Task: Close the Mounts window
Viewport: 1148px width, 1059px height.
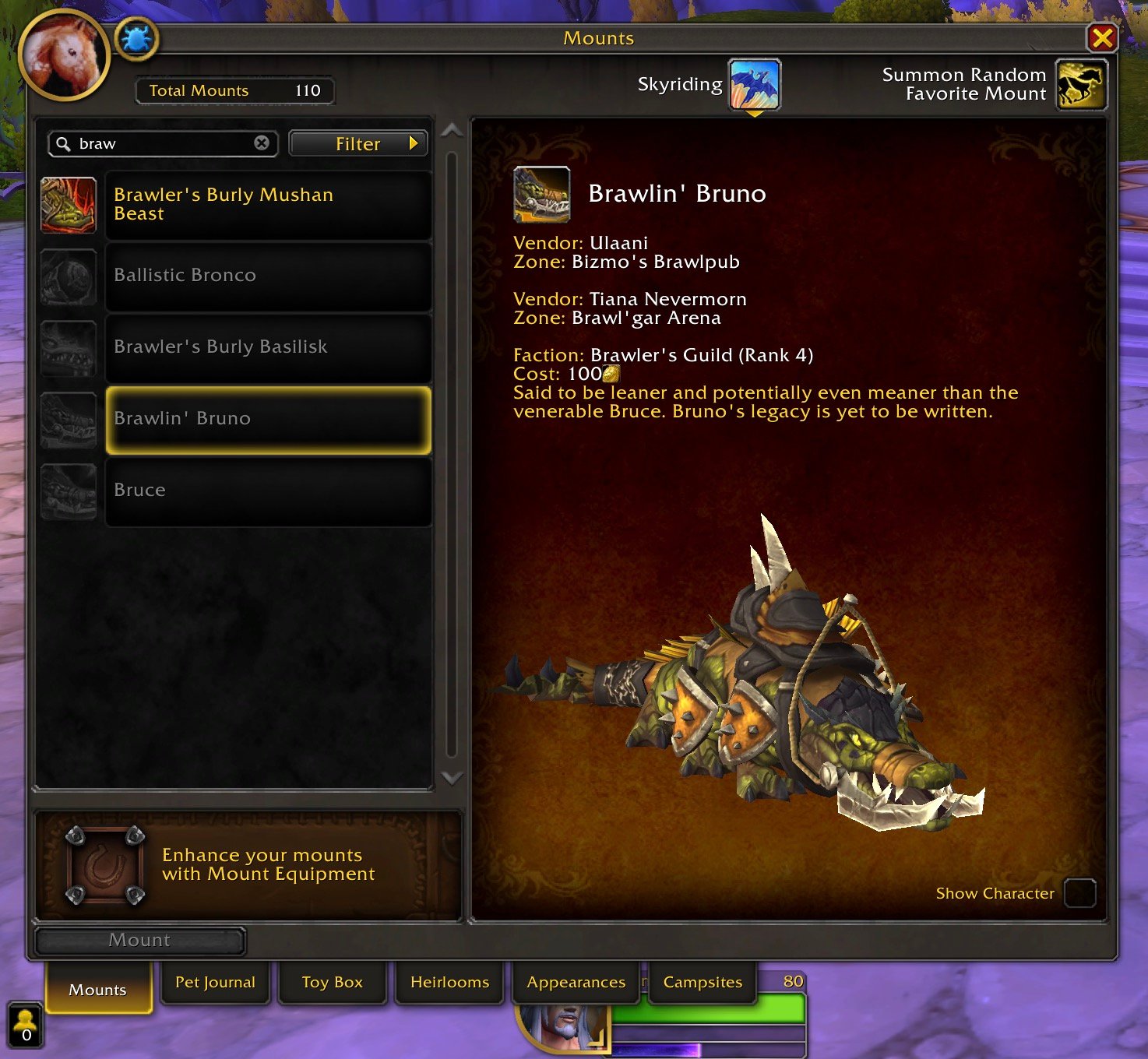Action: pos(1101,37)
